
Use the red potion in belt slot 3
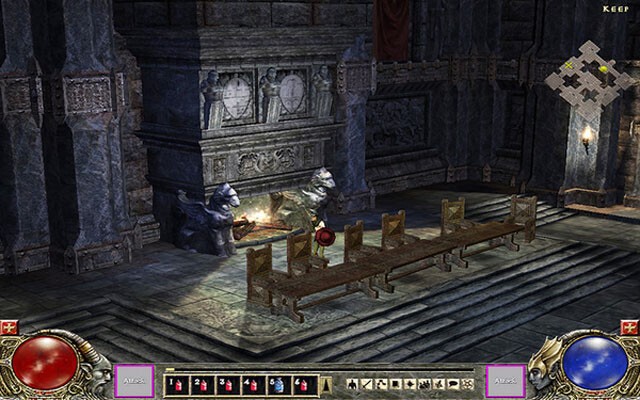(227, 383)
